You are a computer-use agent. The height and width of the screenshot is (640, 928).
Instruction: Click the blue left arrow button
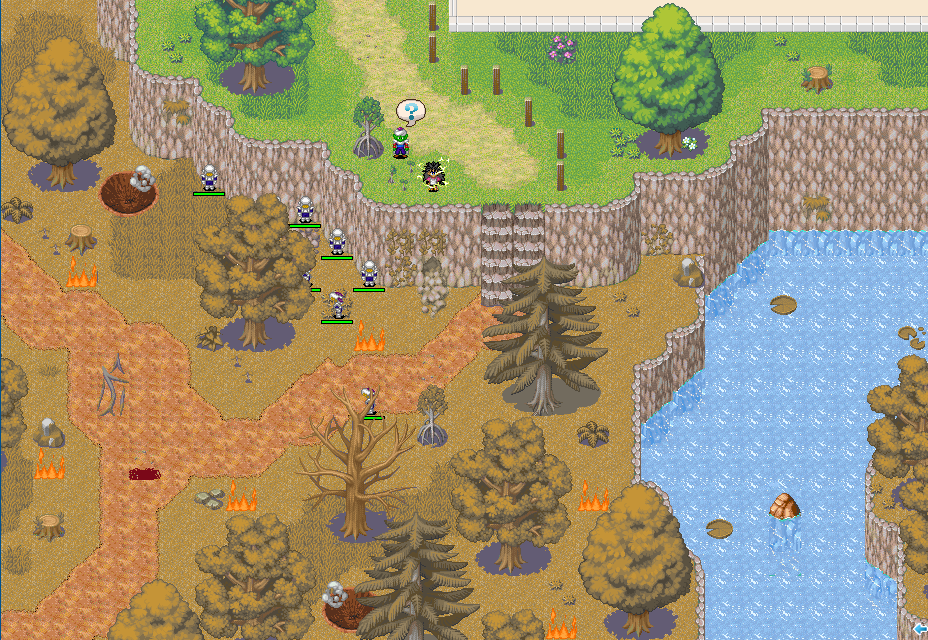(920, 628)
